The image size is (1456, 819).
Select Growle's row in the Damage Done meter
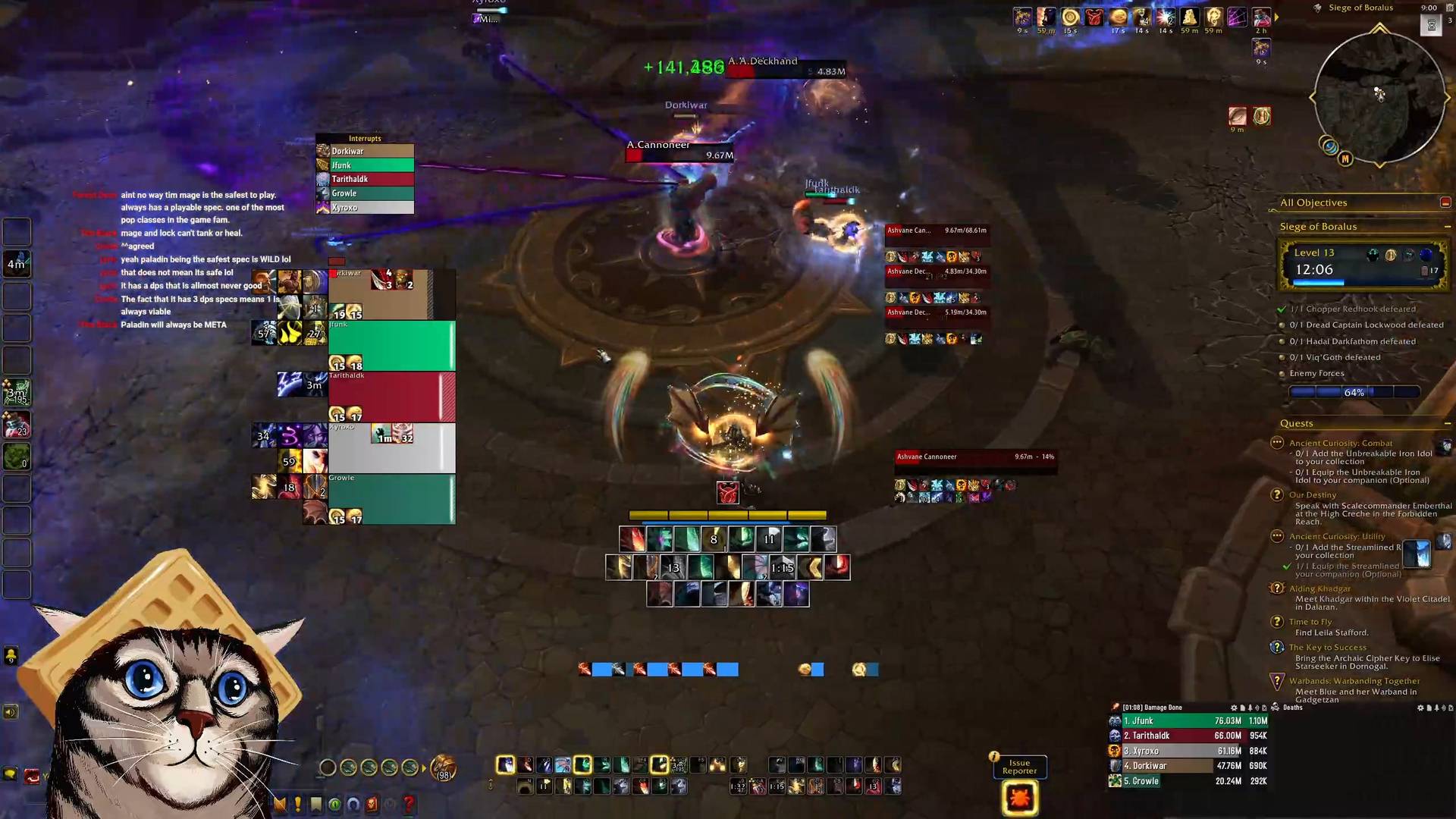pos(1188,781)
